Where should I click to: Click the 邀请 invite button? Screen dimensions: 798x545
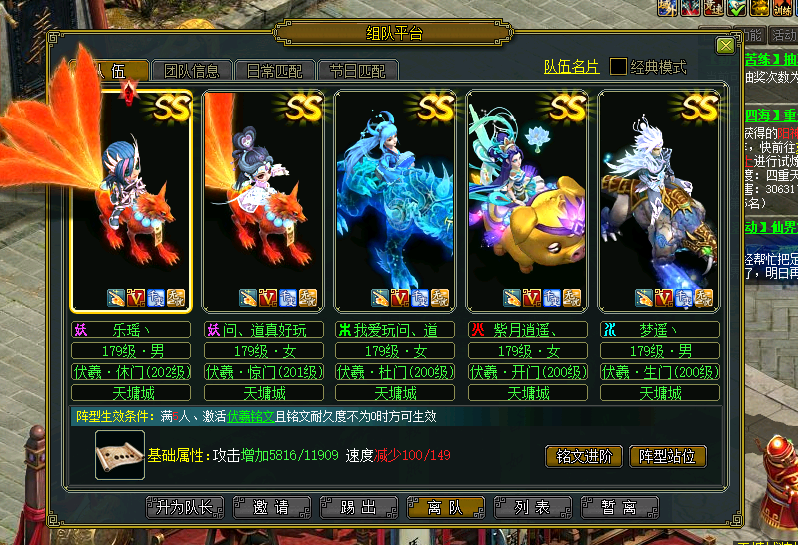(271, 507)
